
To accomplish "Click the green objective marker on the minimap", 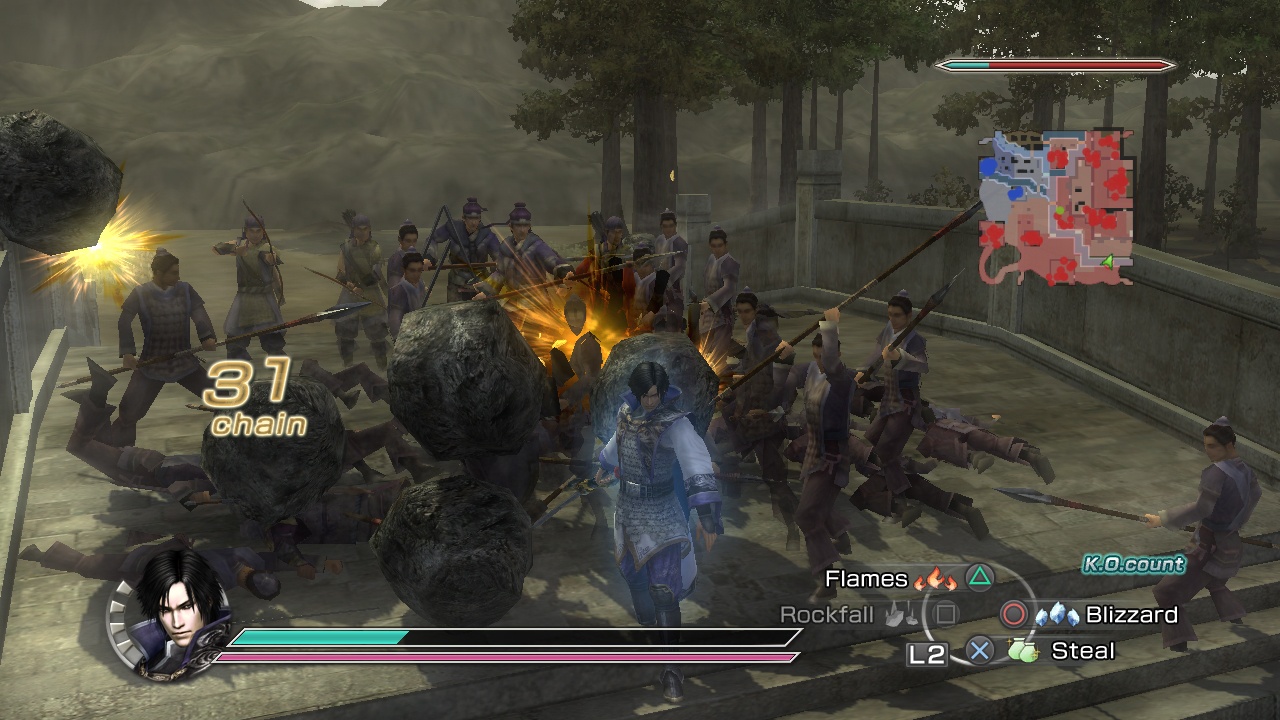I will coord(1059,210).
